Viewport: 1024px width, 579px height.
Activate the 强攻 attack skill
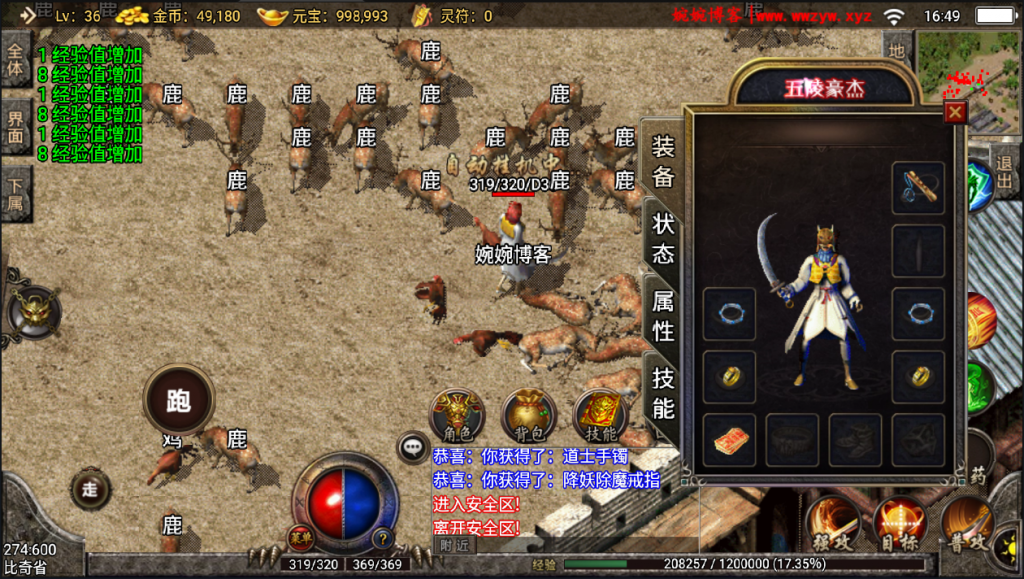click(x=833, y=523)
